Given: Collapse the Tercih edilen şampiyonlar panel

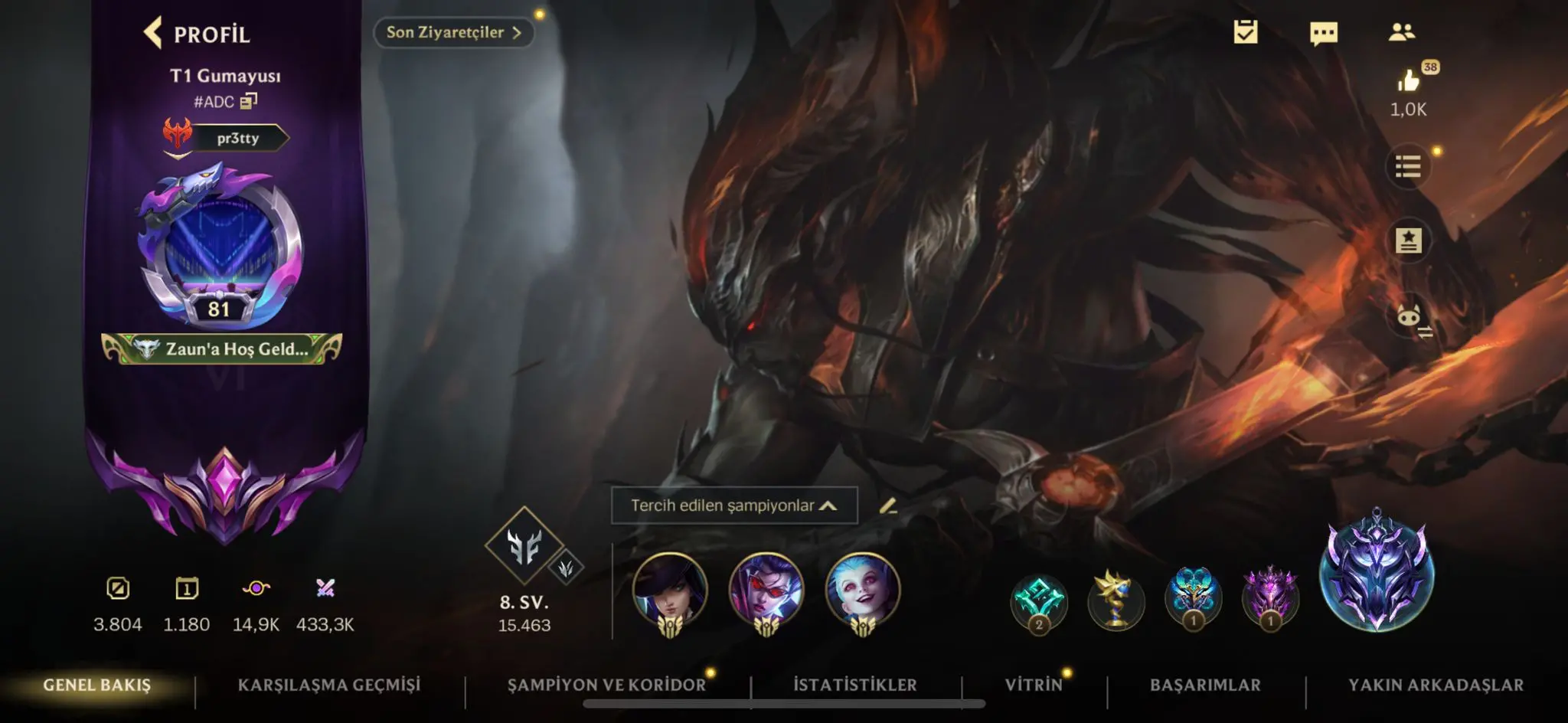Looking at the screenshot, I should click(826, 505).
